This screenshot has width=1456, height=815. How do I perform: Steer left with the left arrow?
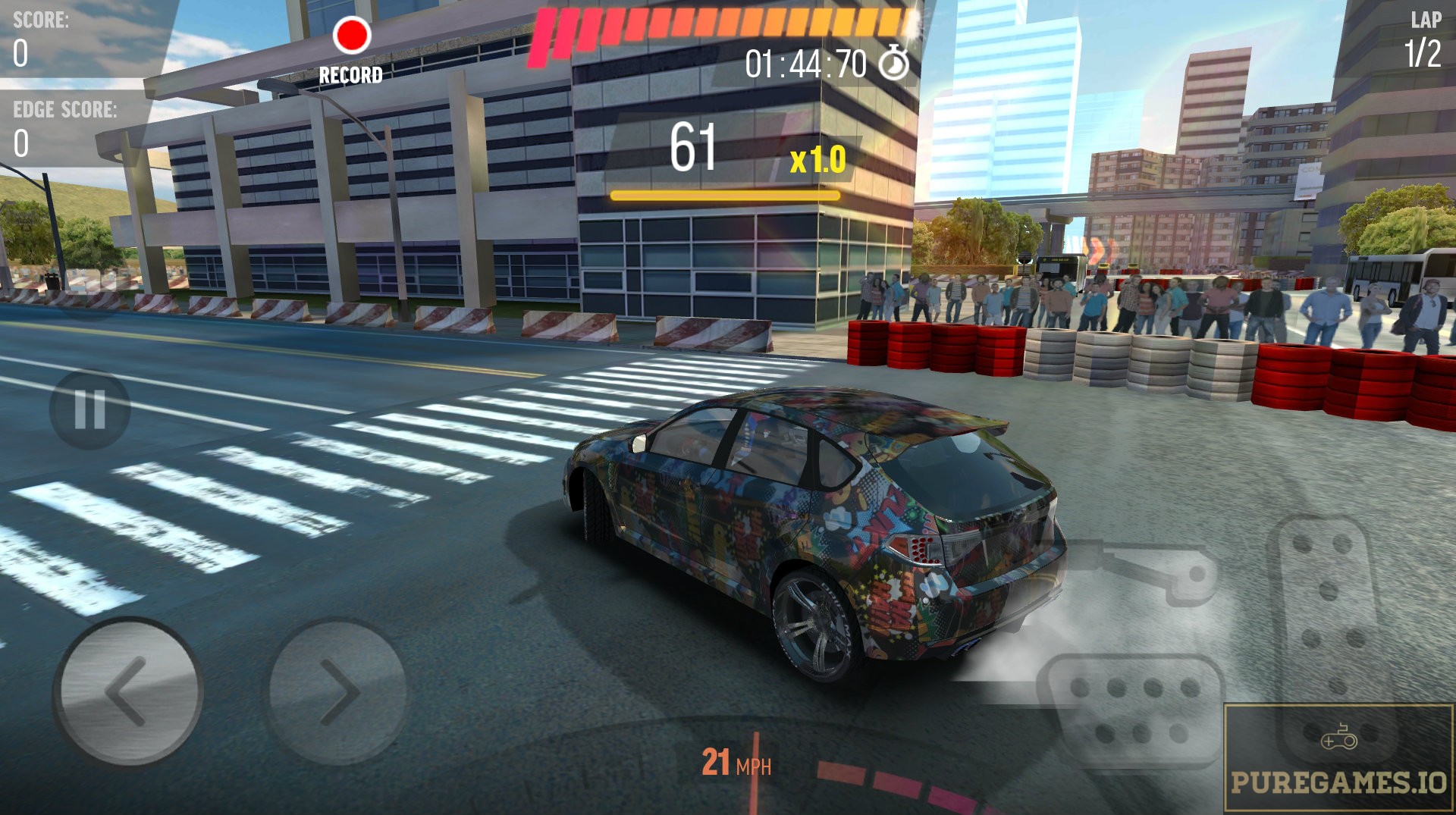(x=127, y=691)
